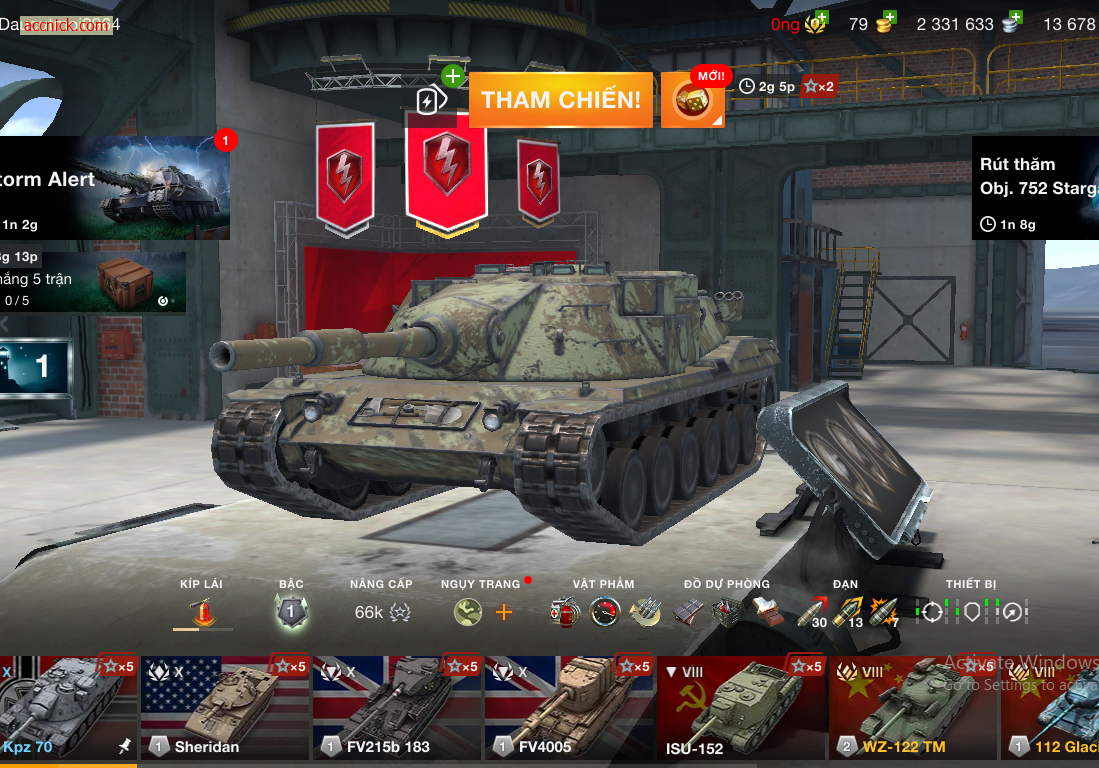
Task: Open the equipment (THIẾT BỊ) slots
Action: point(971,611)
